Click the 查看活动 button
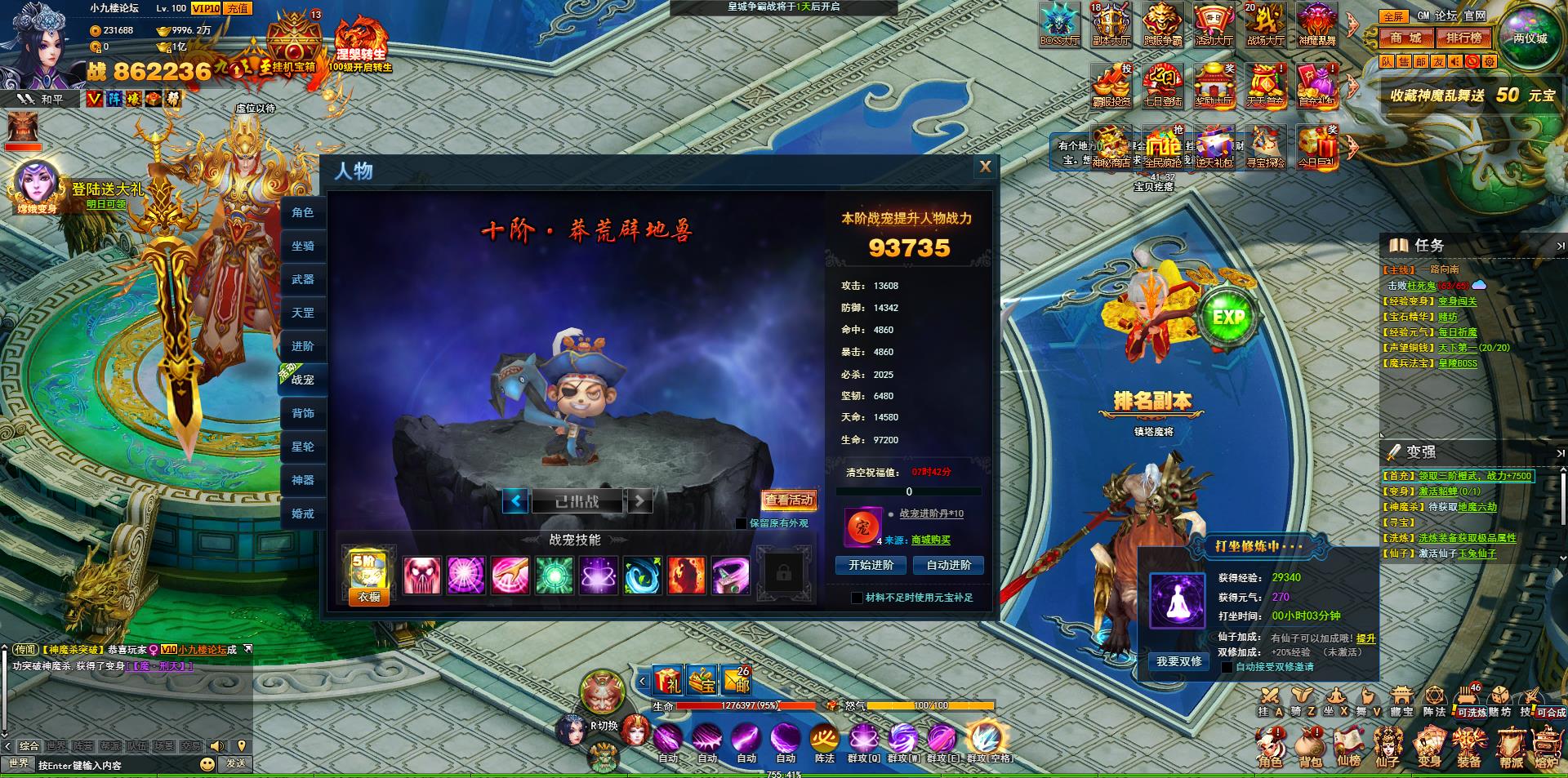The image size is (1568, 778). point(789,500)
